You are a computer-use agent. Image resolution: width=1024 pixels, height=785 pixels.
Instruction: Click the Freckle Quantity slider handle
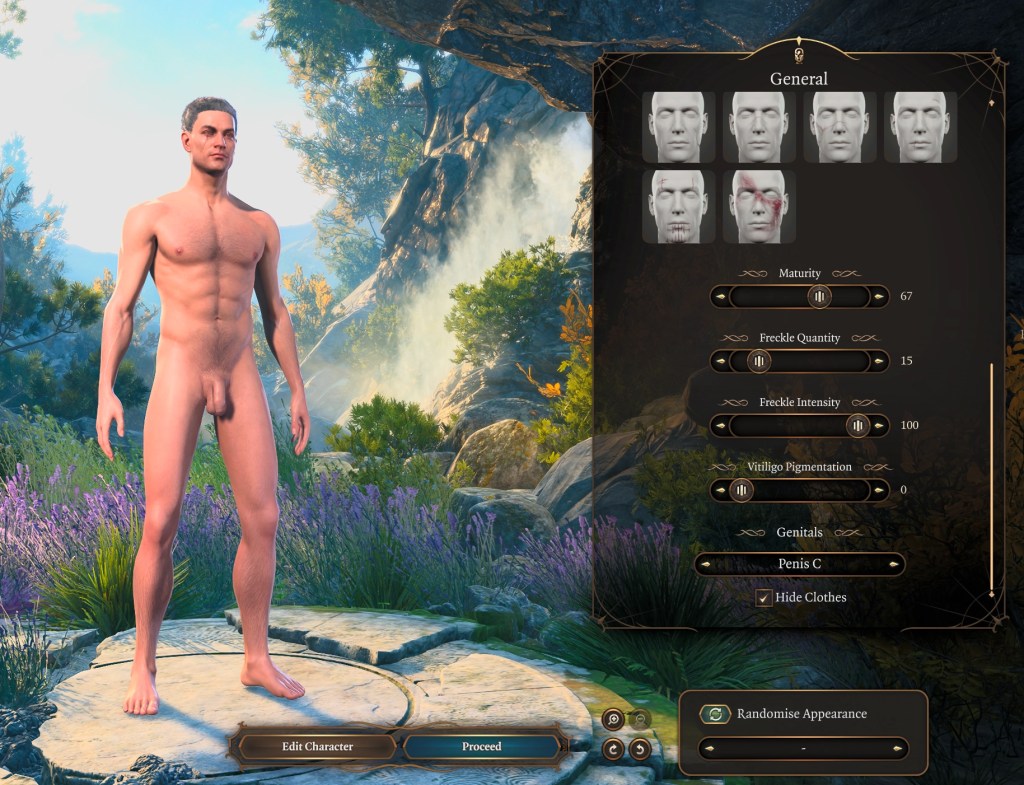(759, 361)
